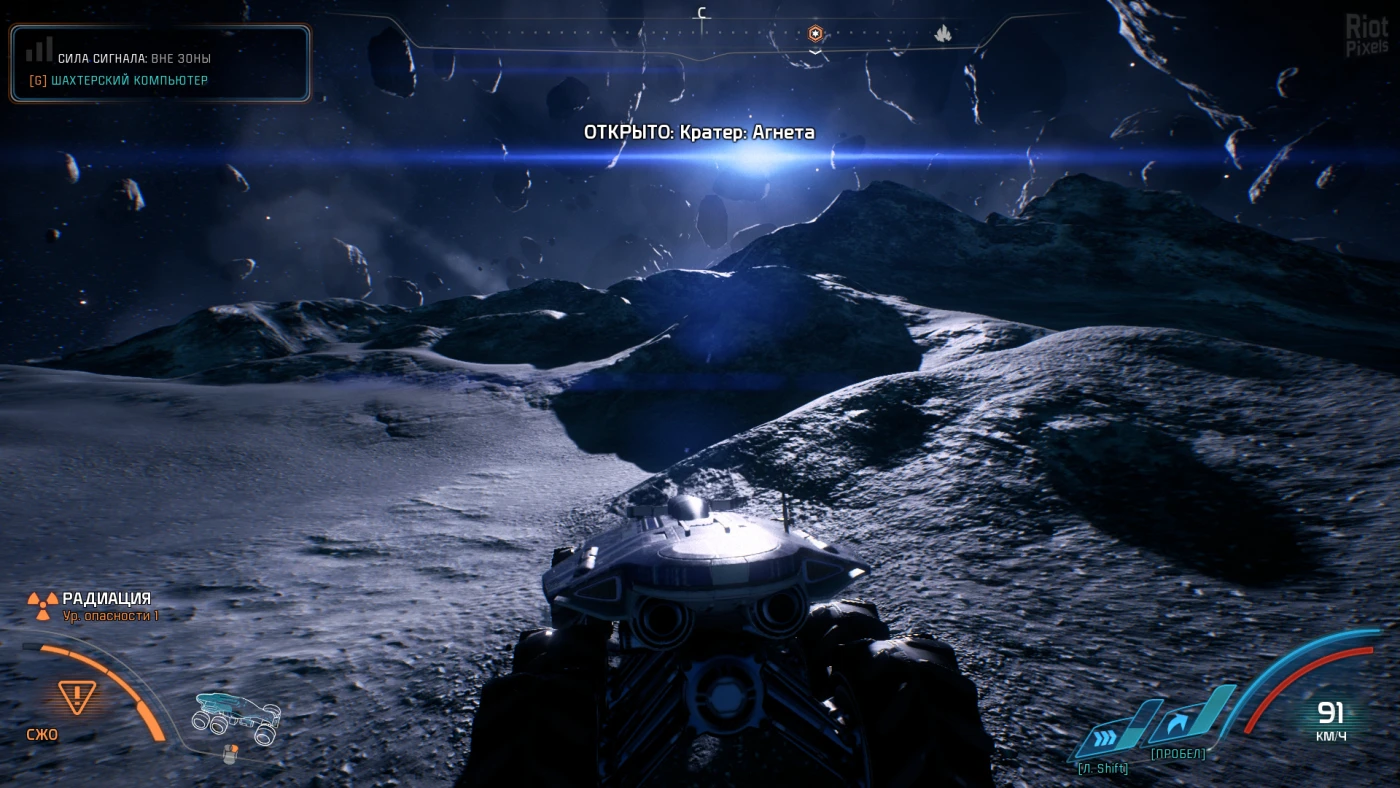Image resolution: width=1400 pixels, height=788 pixels.
Task: Select the hexagonal objective marker on compass
Action: pos(816,34)
